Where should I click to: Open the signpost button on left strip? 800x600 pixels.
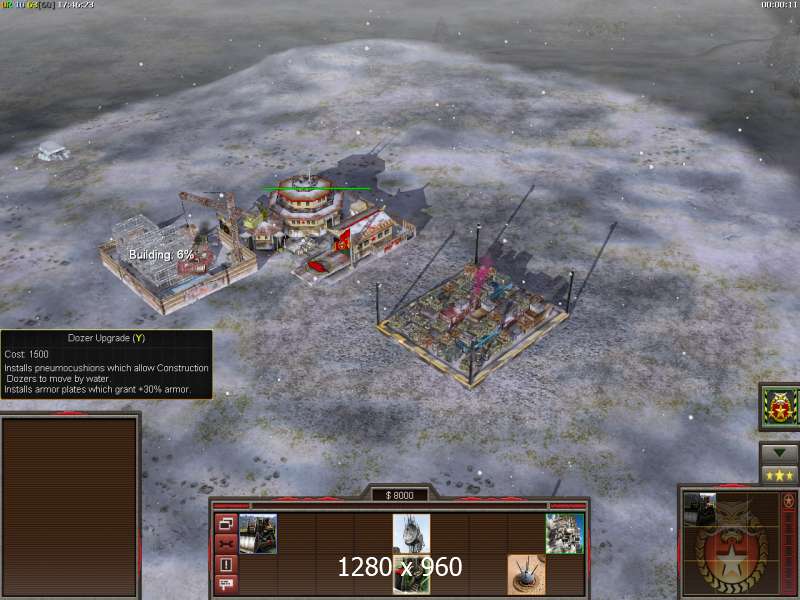click(226, 583)
